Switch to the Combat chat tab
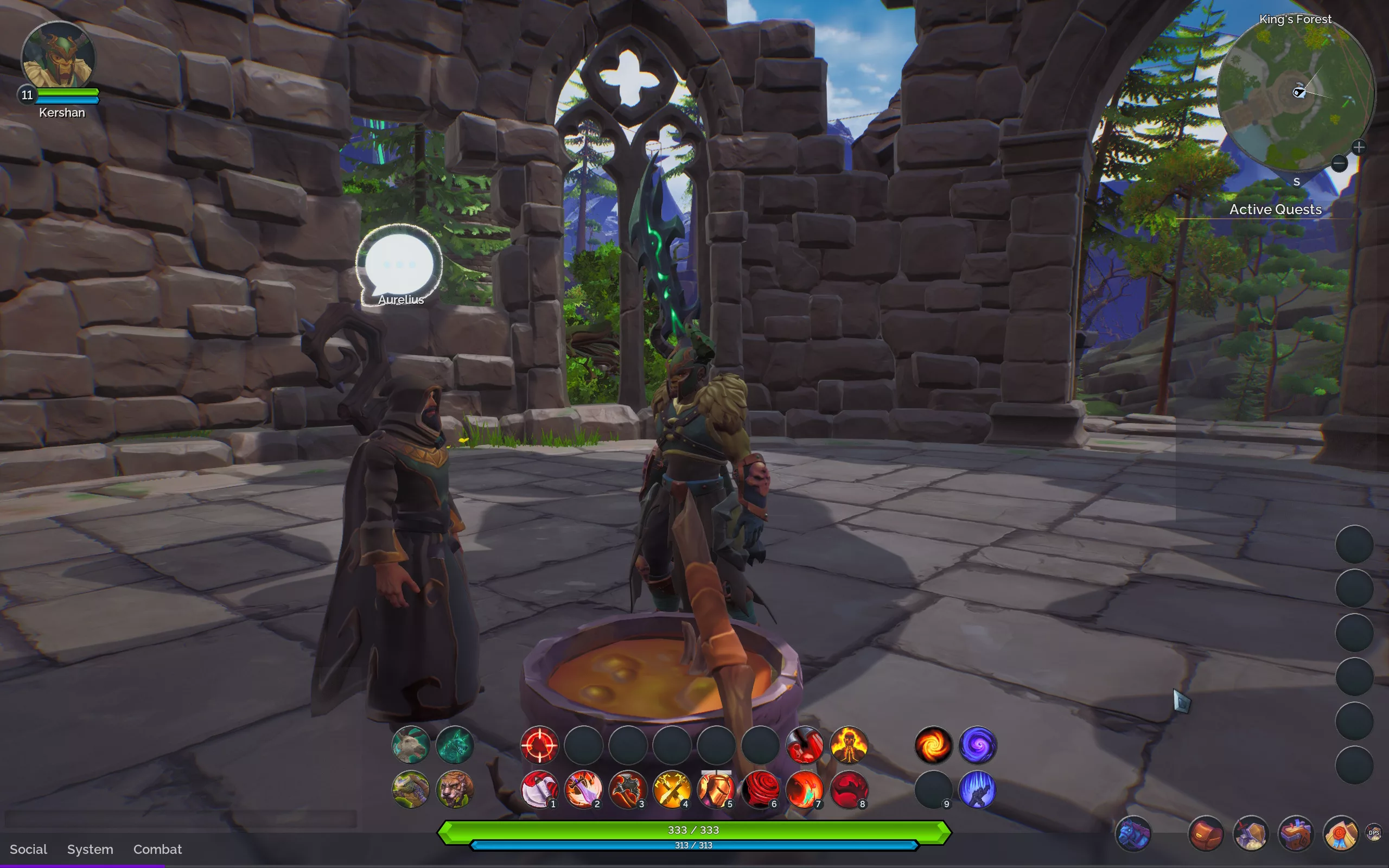This screenshot has height=868, width=1389. tap(157, 849)
